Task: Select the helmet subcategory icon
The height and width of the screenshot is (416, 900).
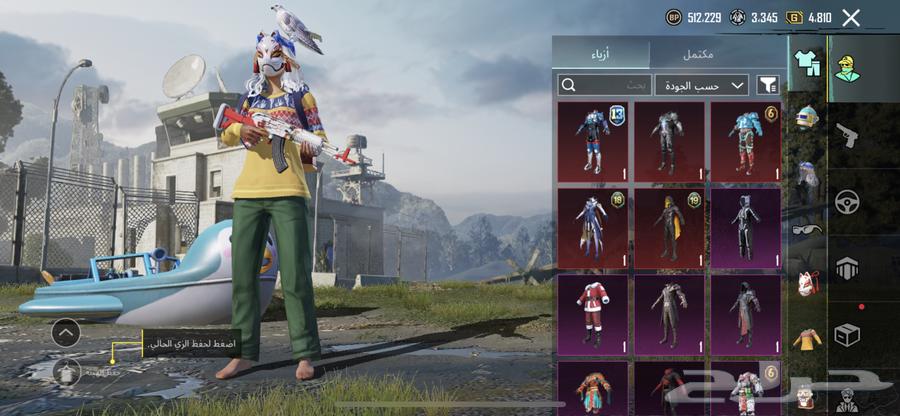Action: [x=807, y=118]
